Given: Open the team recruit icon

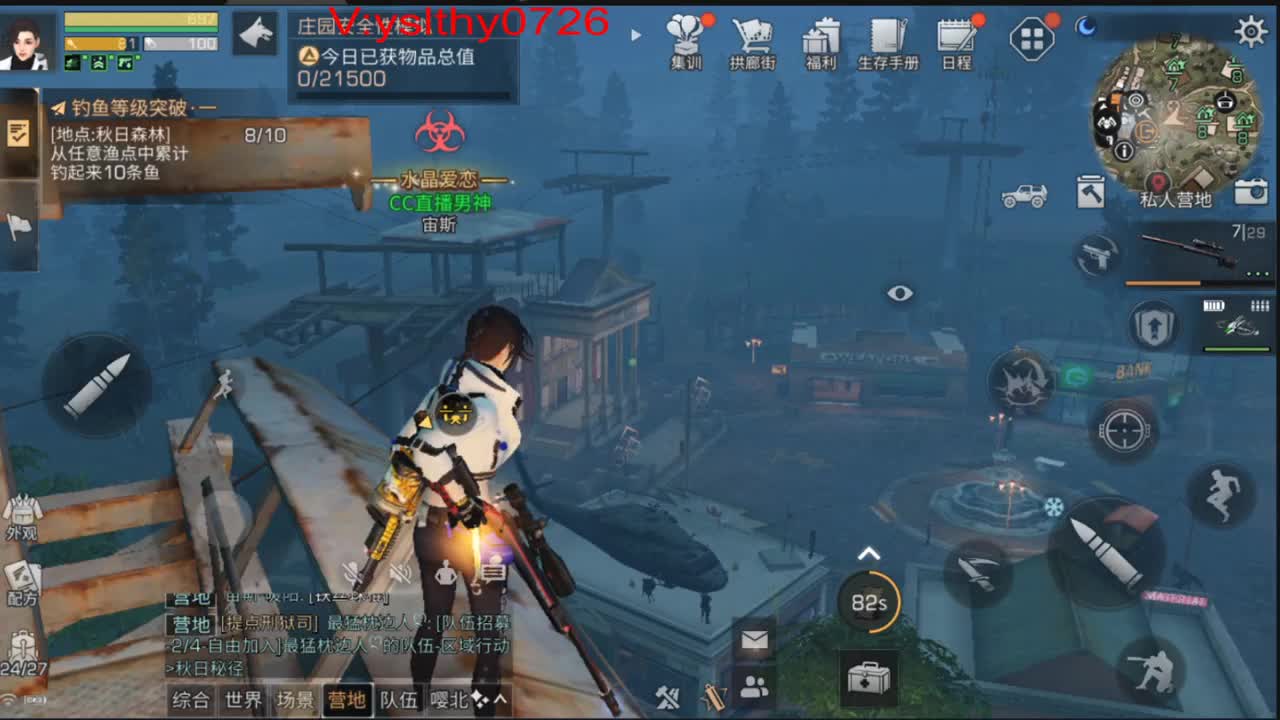Looking at the screenshot, I should coord(753,690).
